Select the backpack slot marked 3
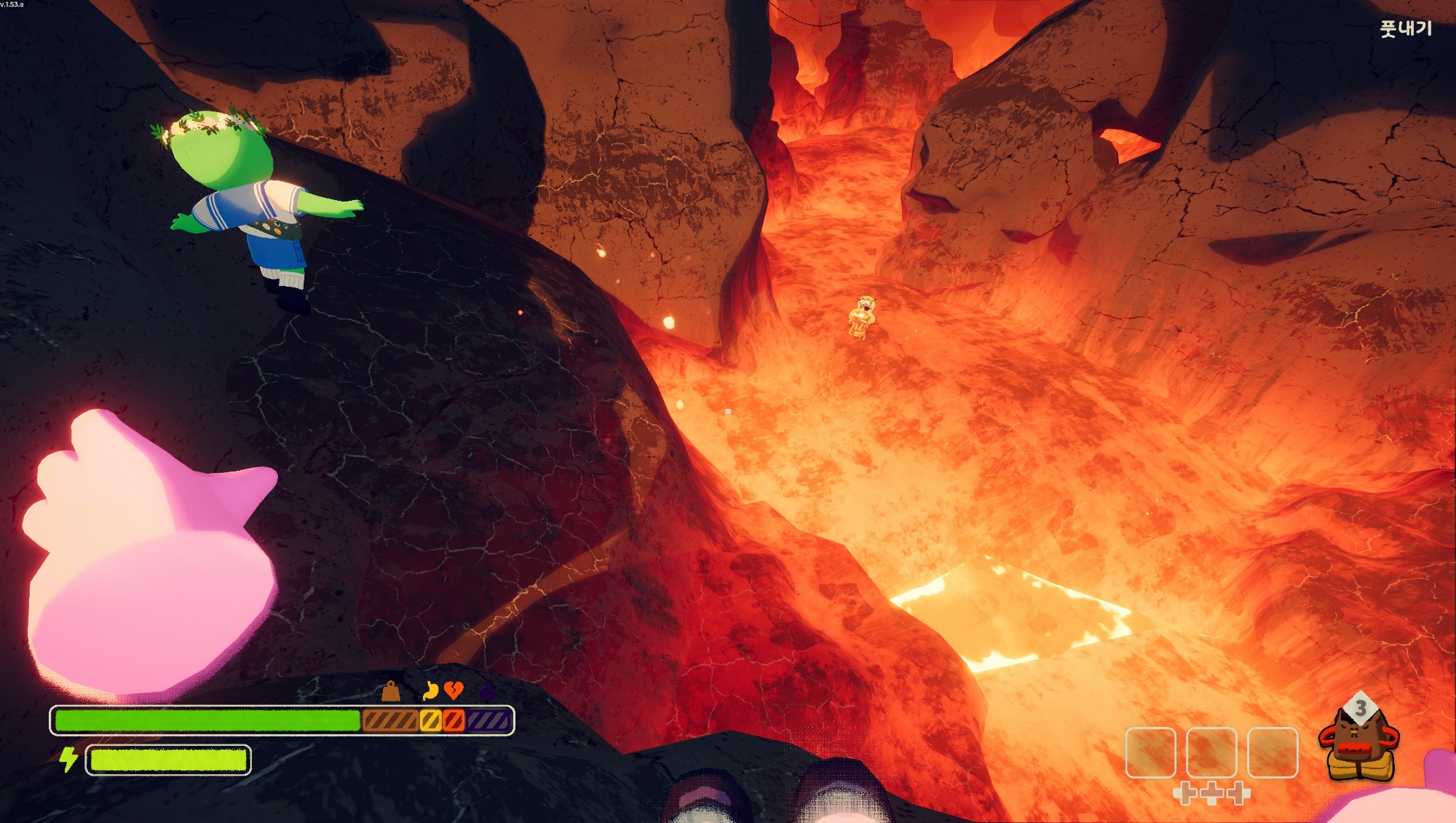Image resolution: width=1456 pixels, height=823 pixels. [1359, 739]
